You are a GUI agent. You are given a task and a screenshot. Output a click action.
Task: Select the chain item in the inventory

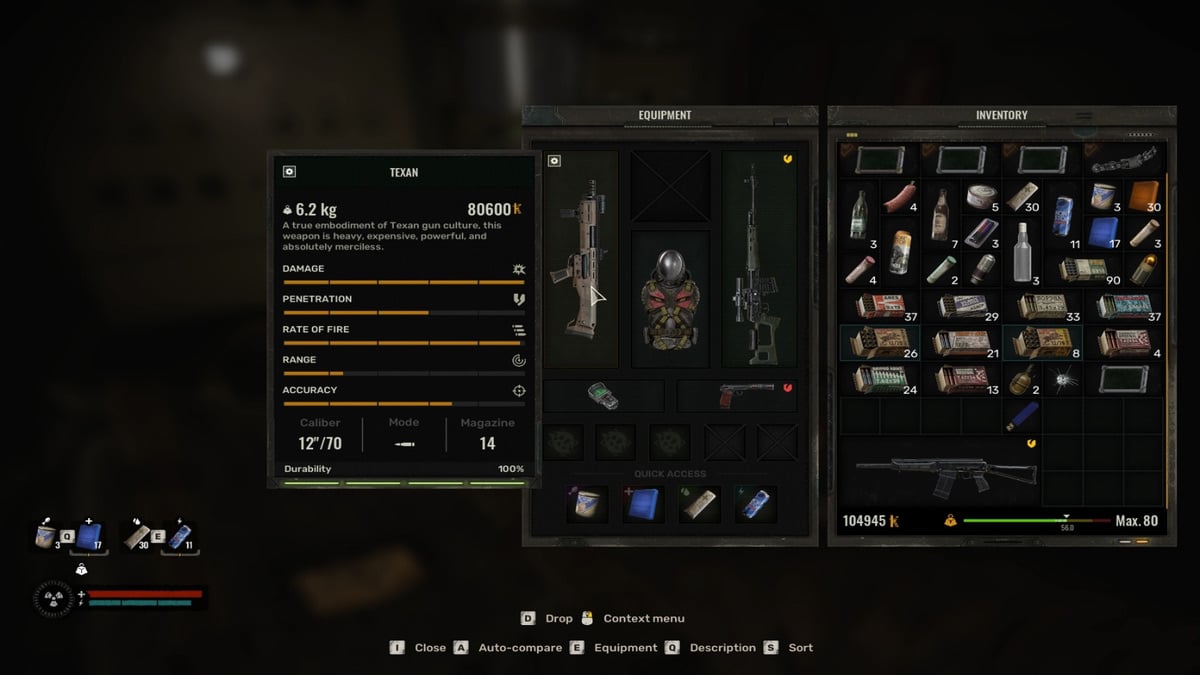(1124, 159)
